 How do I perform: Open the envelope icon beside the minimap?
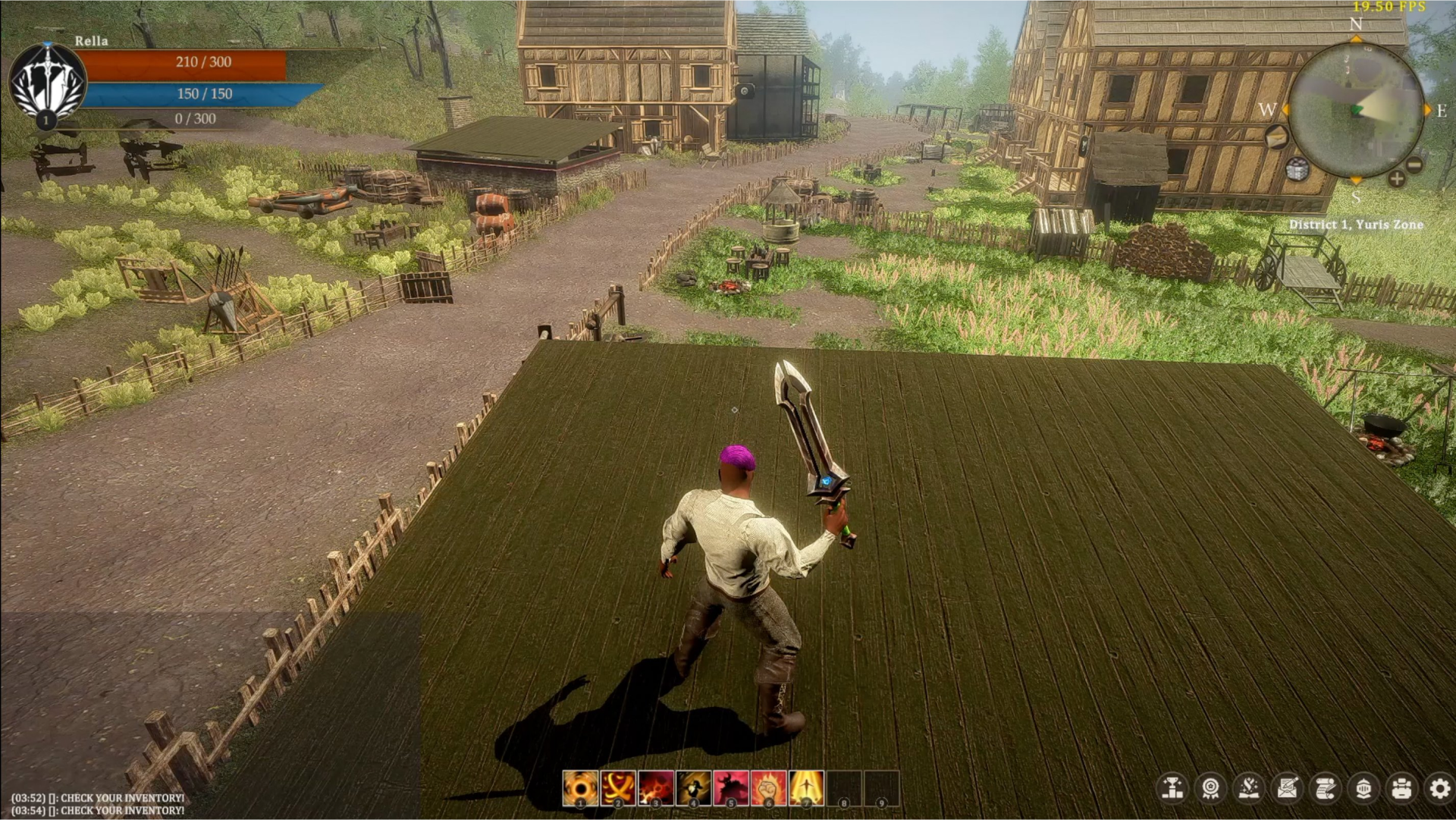pos(1277,137)
